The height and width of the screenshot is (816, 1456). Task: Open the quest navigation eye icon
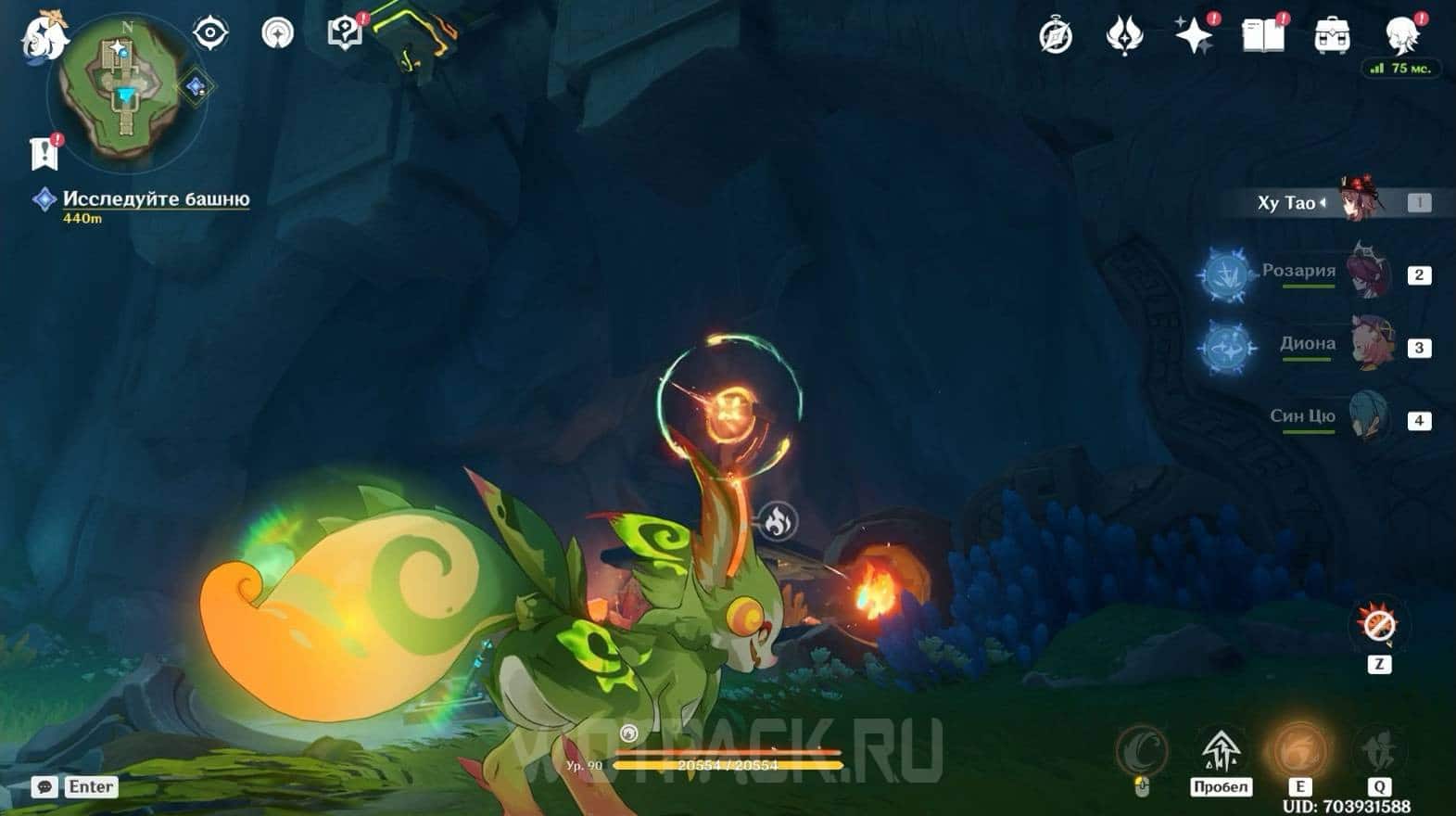tap(210, 33)
